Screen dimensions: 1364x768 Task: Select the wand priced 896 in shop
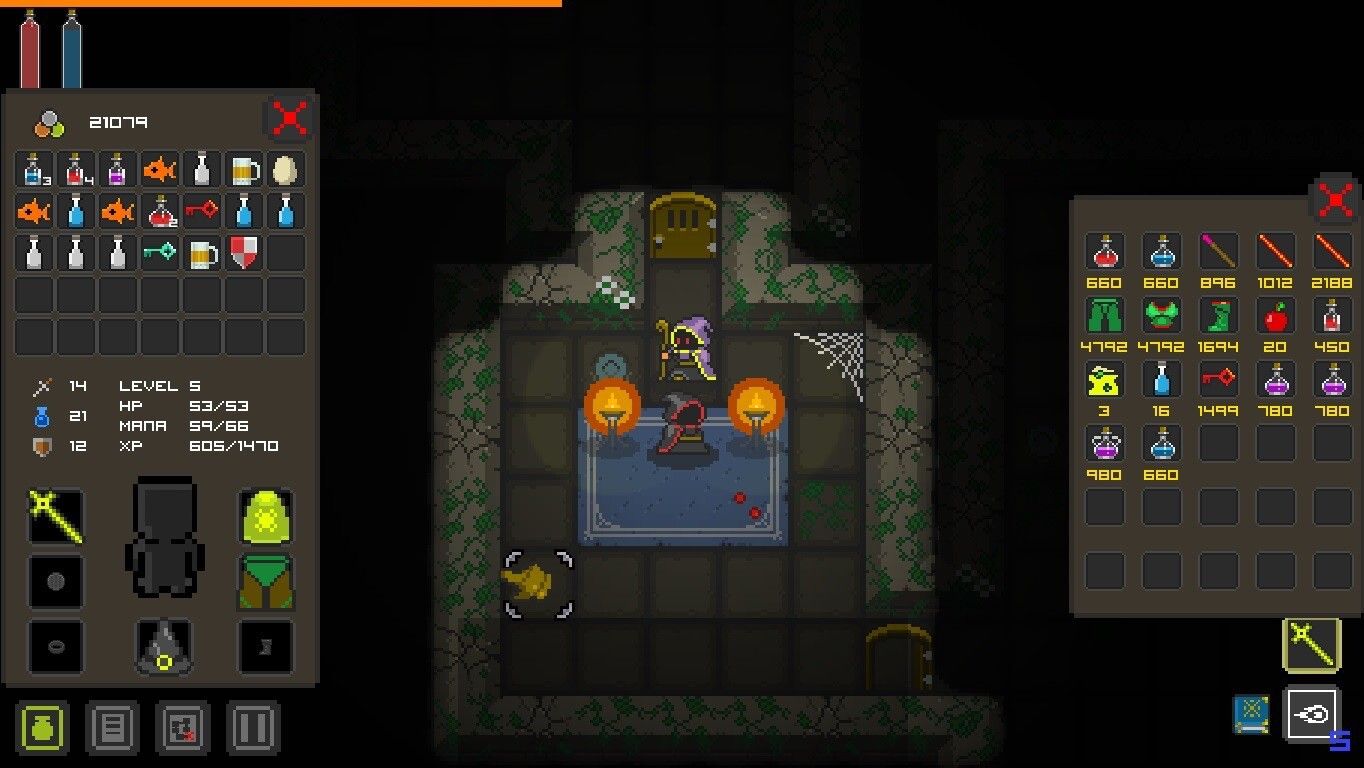tap(1218, 253)
